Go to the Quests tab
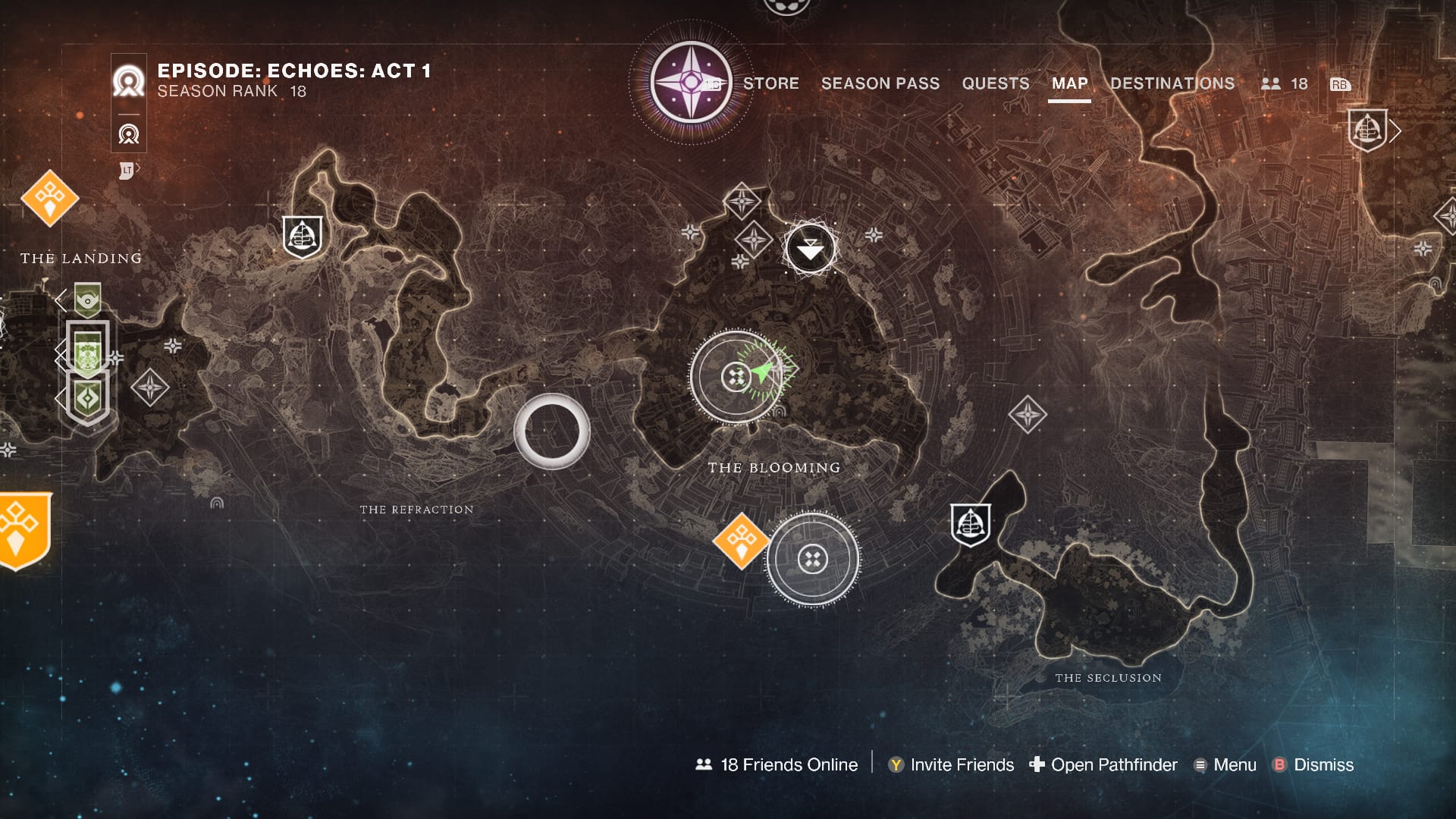The height and width of the screenshot is (819, 1456). coord(995,83)
